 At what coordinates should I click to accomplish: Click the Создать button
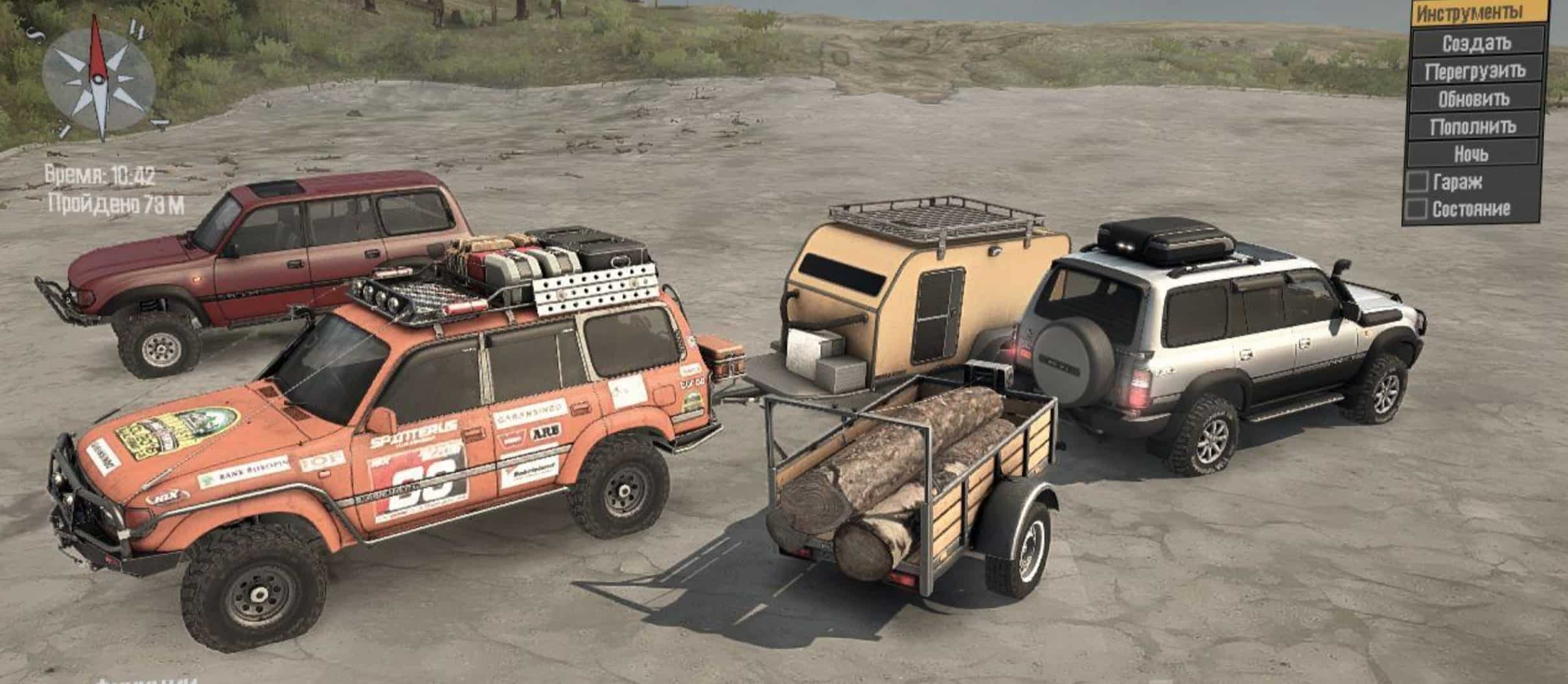click(x=1475, y=43)
